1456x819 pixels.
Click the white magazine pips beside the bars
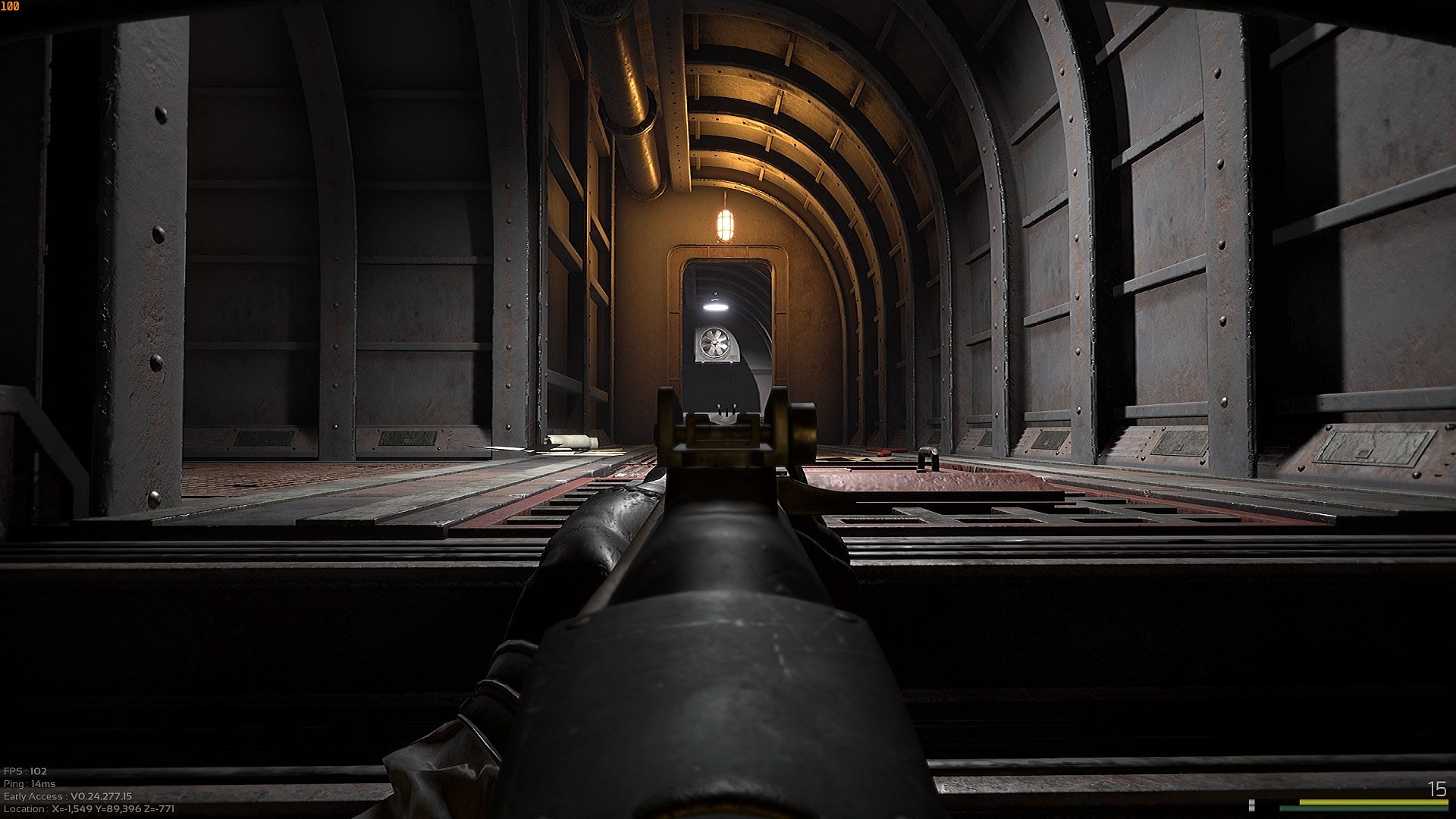pyautogui.click(x=1251, y=805)
